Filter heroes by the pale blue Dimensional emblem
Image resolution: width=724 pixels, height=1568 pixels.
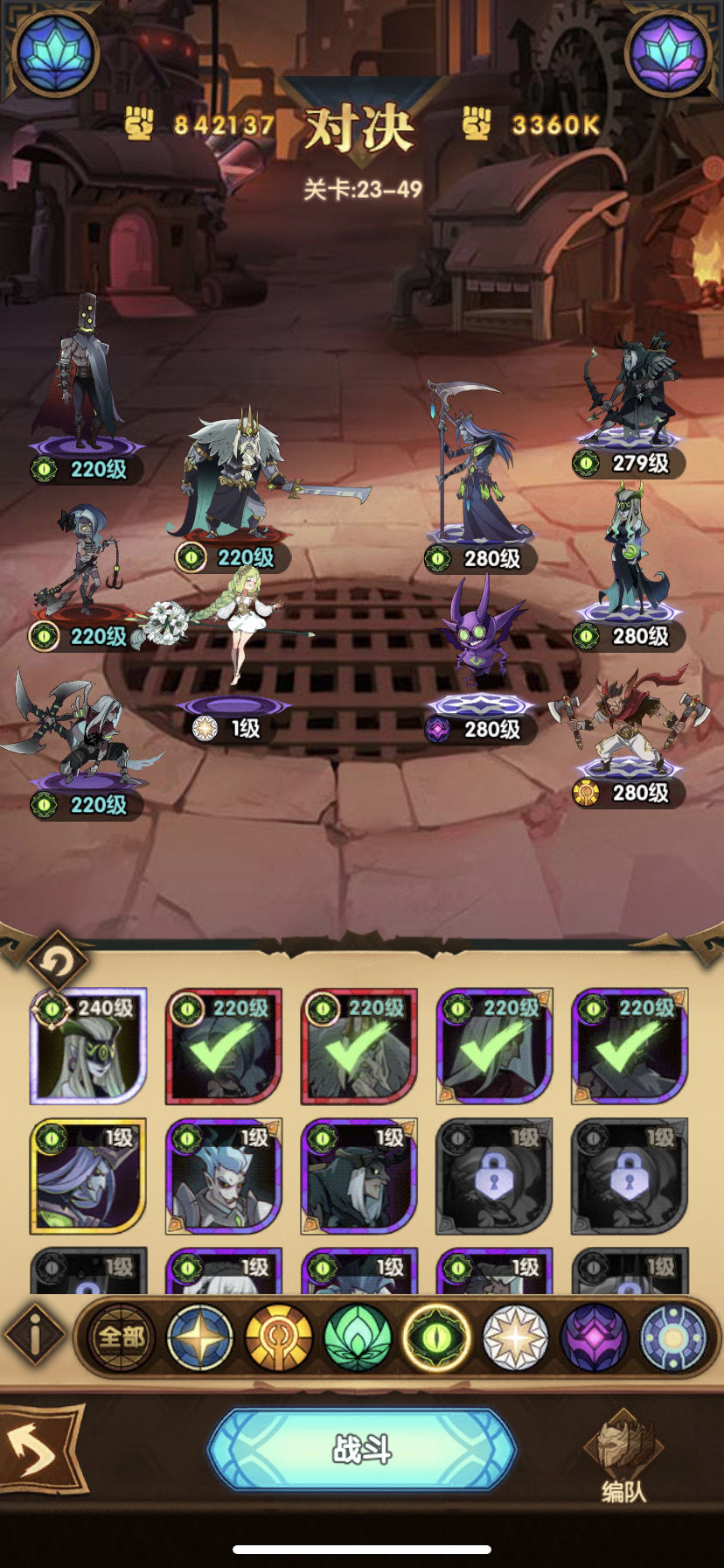point(672,1337)
